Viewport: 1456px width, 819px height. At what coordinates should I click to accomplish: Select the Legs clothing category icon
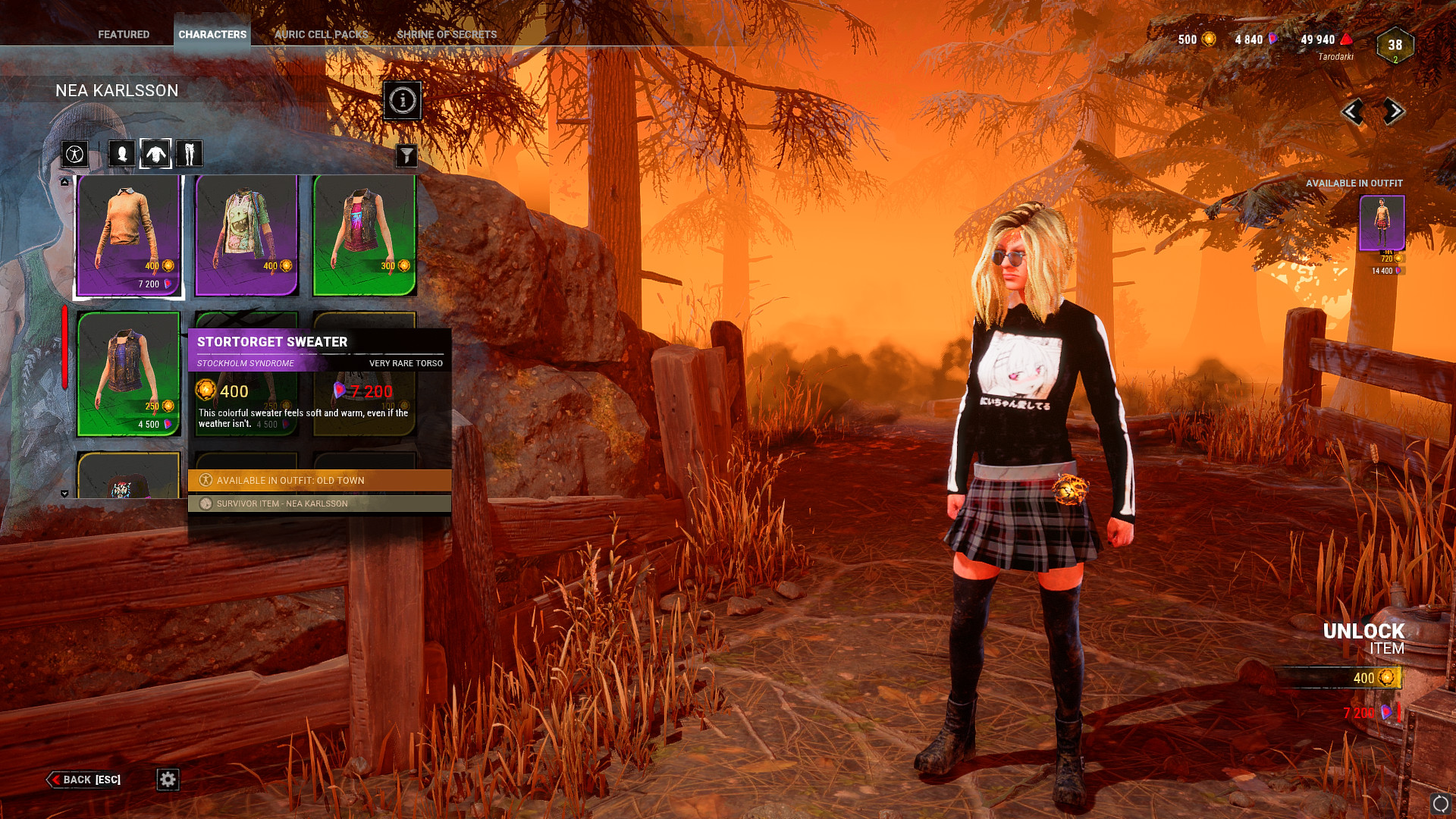pos(190,154)
